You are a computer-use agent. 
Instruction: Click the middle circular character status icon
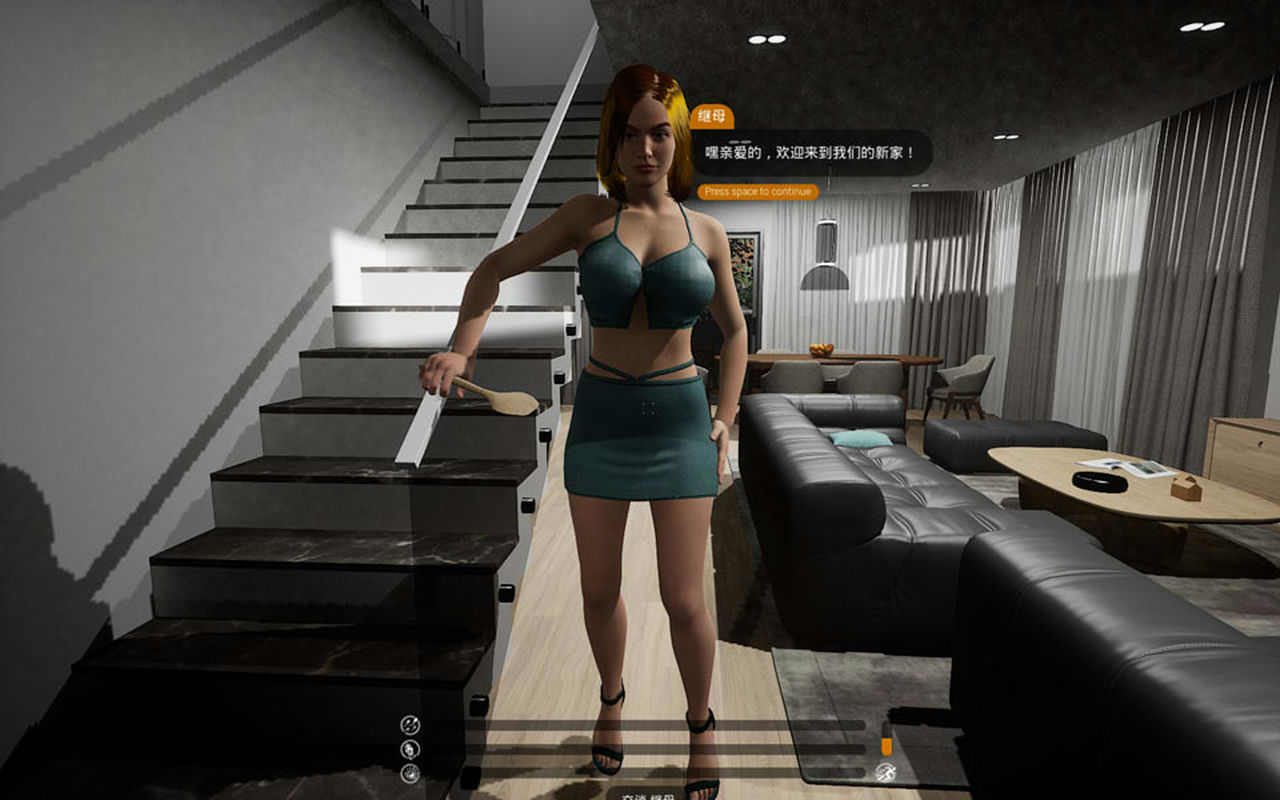click(x=408, y=748)
